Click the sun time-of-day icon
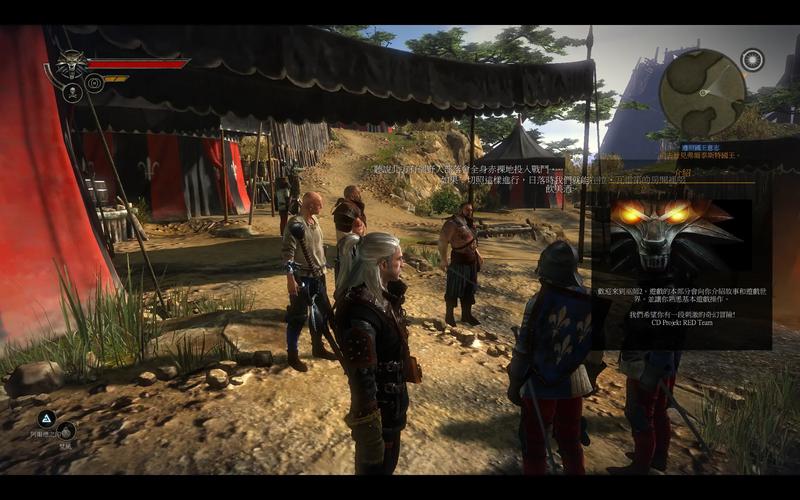Image resolution: width=800 pixels, height=500 pixels. click(752, 60)
